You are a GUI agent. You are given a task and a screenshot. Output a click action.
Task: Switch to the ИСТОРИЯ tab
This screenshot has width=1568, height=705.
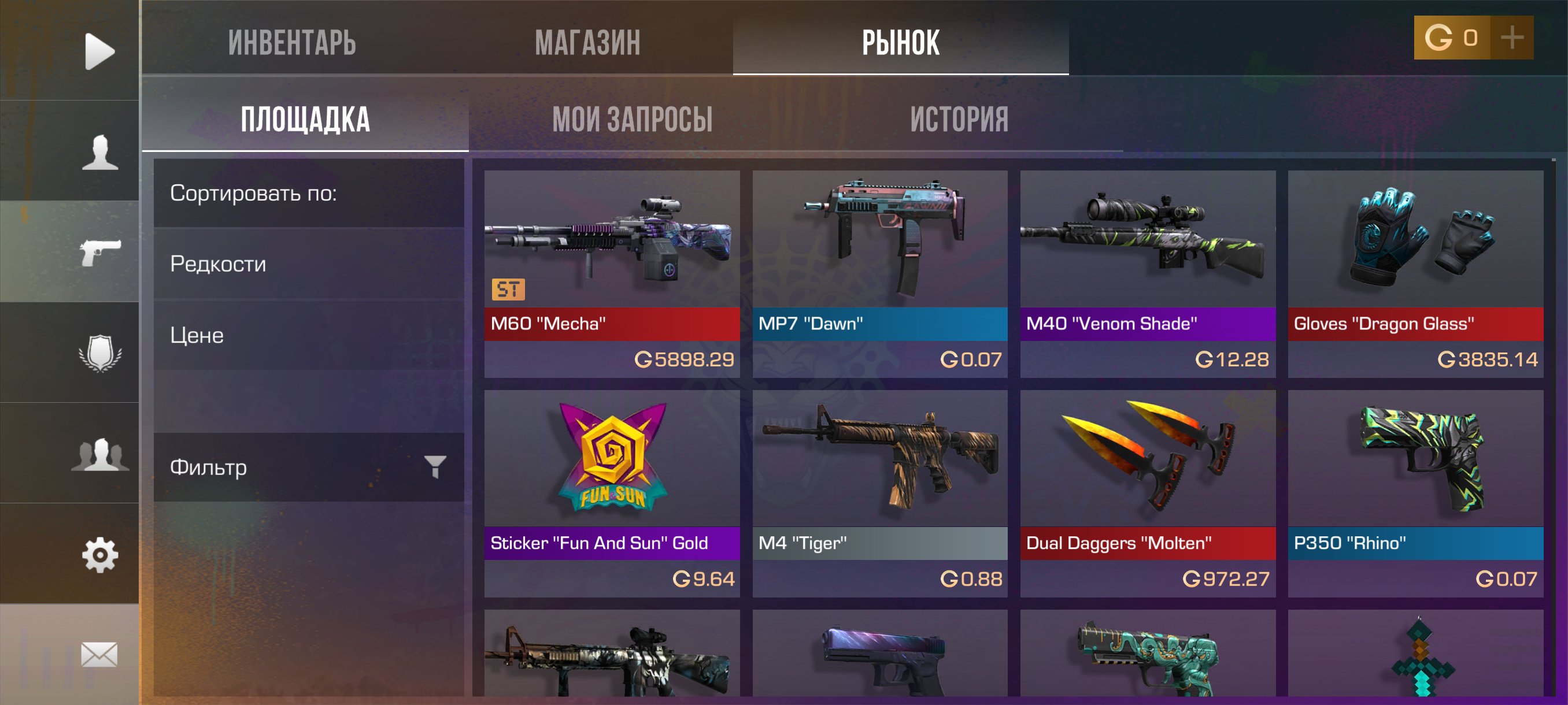959,119
